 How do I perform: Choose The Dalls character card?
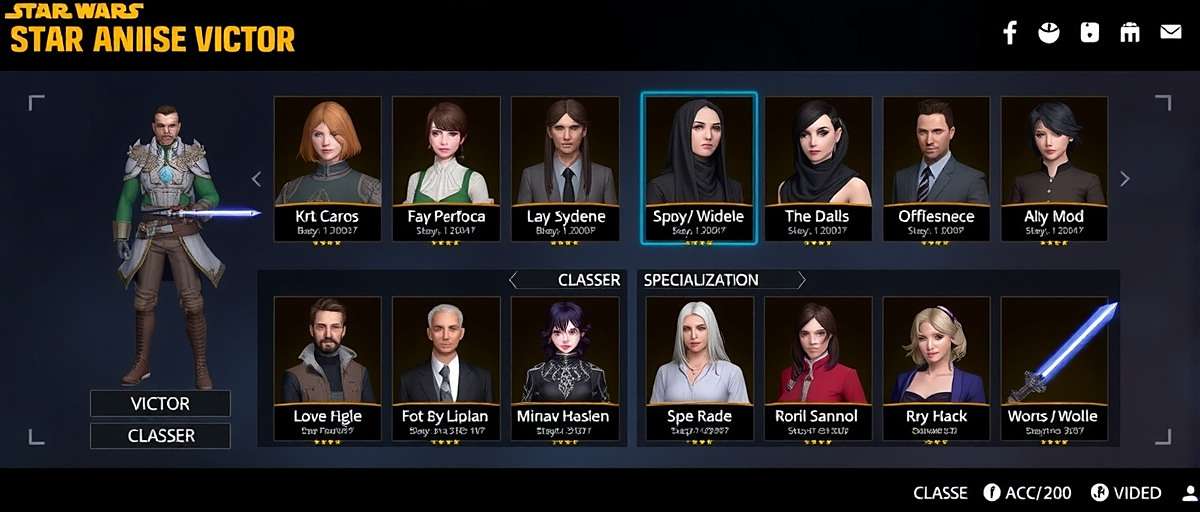click(x=817, y=168)
